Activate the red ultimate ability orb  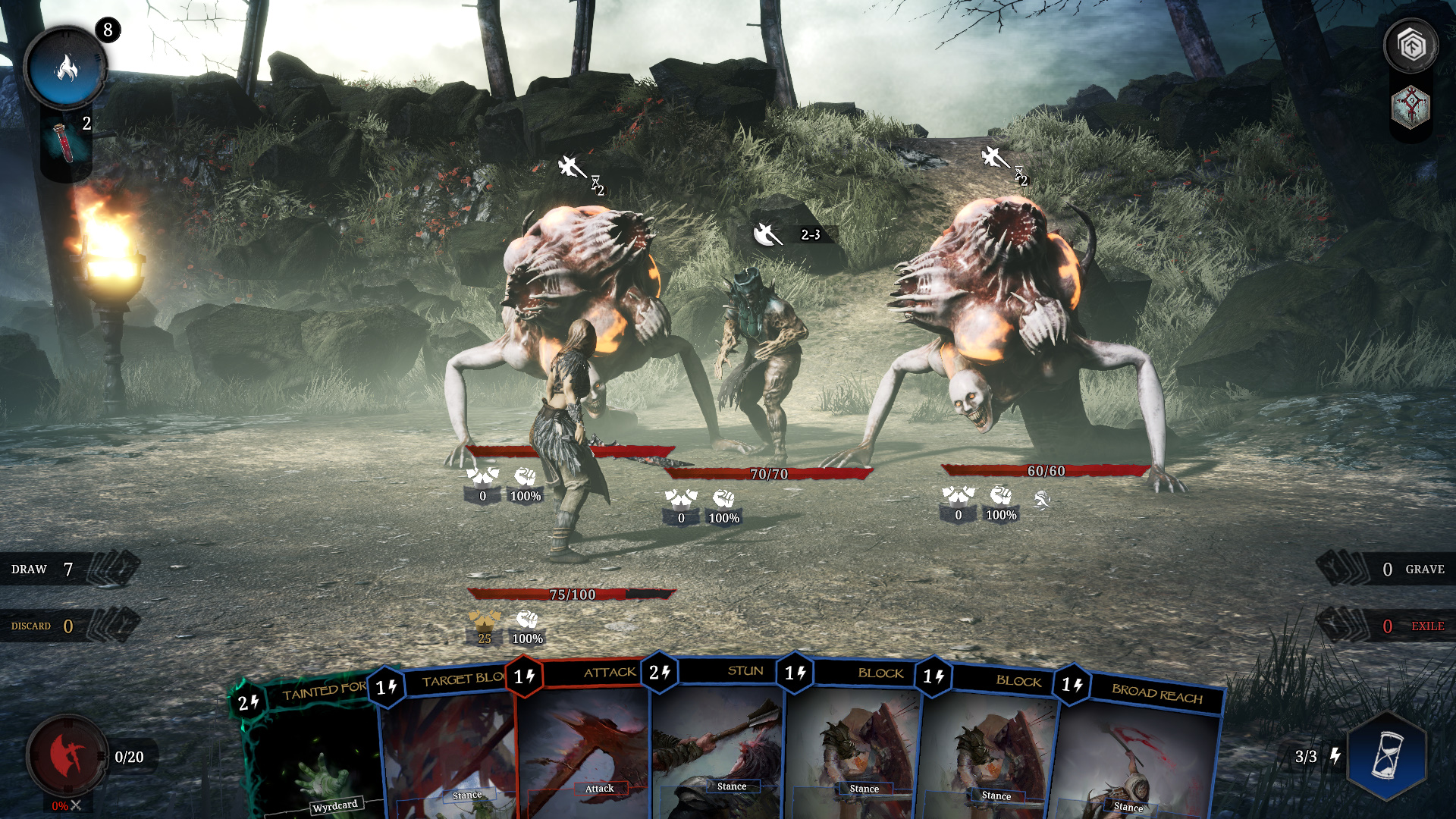pyautogui.click(x=67, y=755)
